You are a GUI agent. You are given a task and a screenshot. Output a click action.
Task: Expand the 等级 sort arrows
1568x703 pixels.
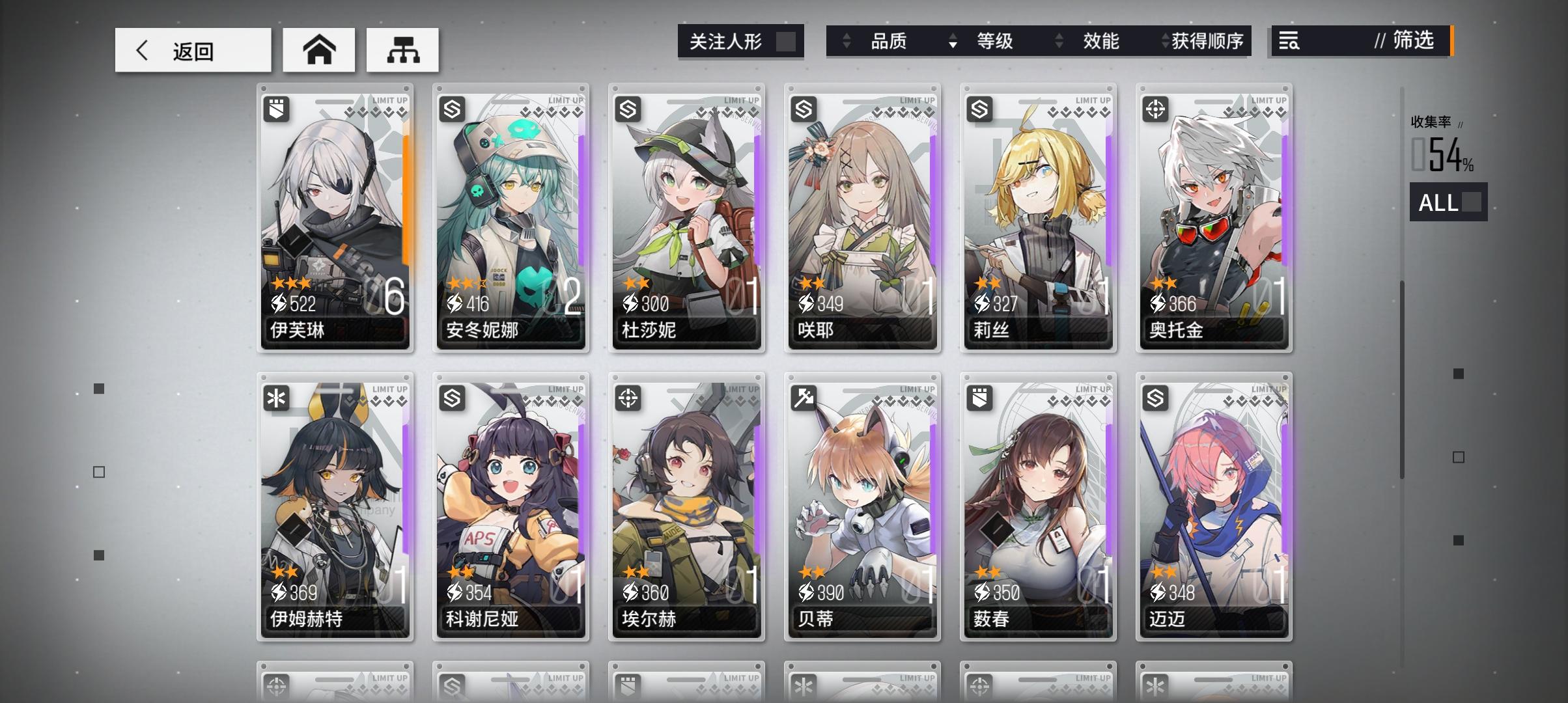click(x=953, y=41)
